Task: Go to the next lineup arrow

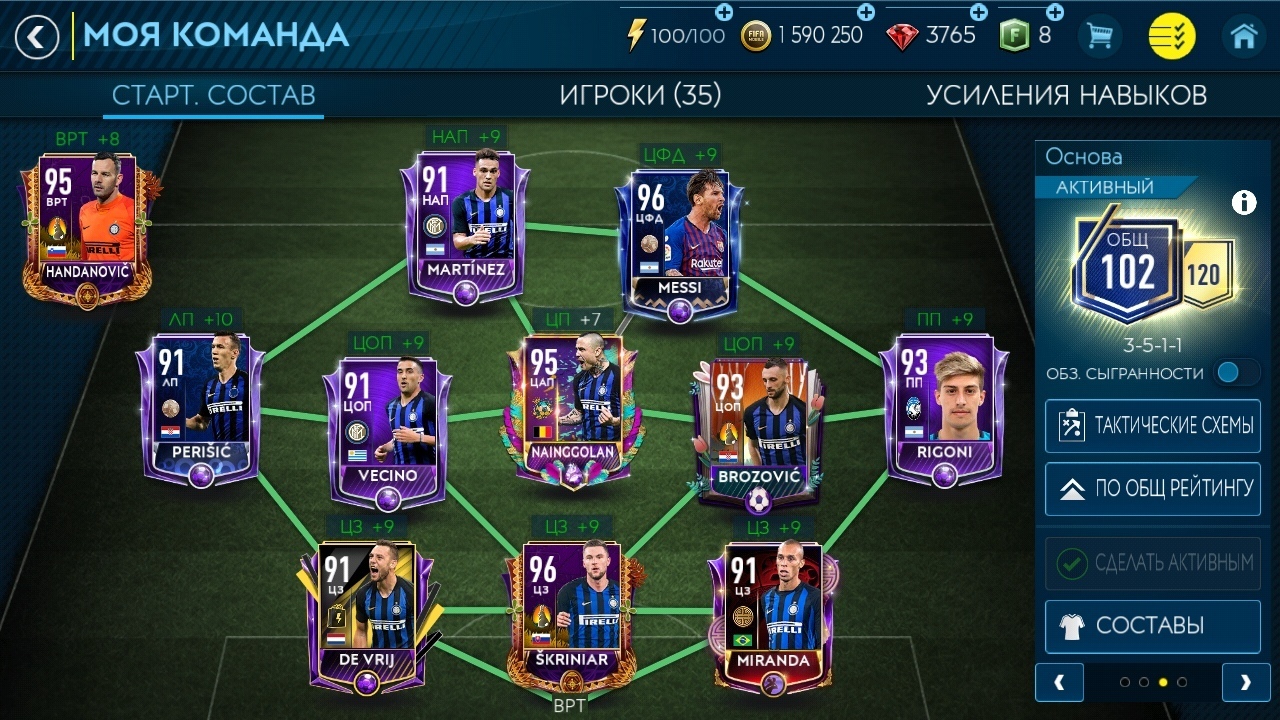Action: (1246, 682)
